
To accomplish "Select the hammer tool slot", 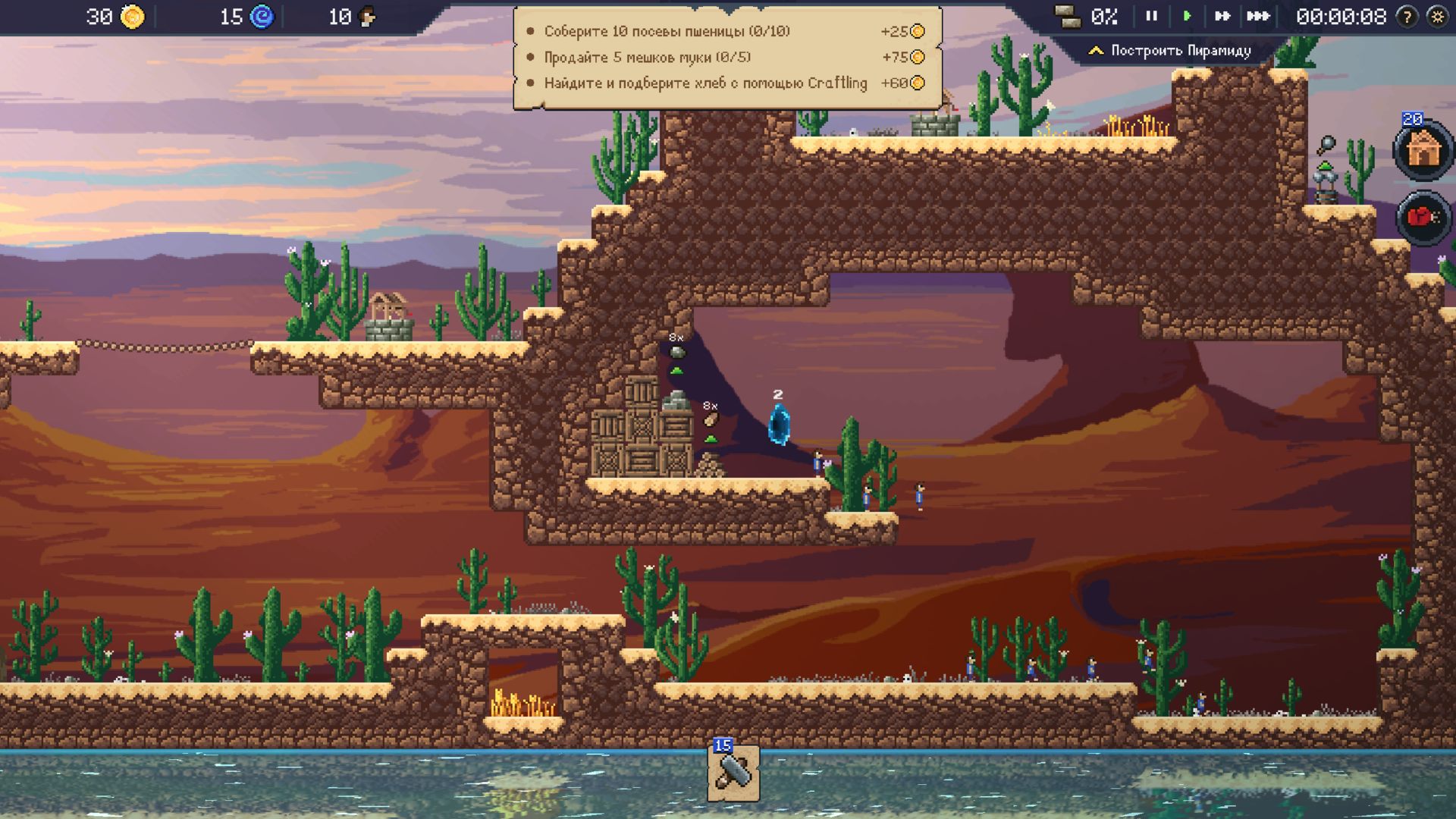I will tap(733, 773).
